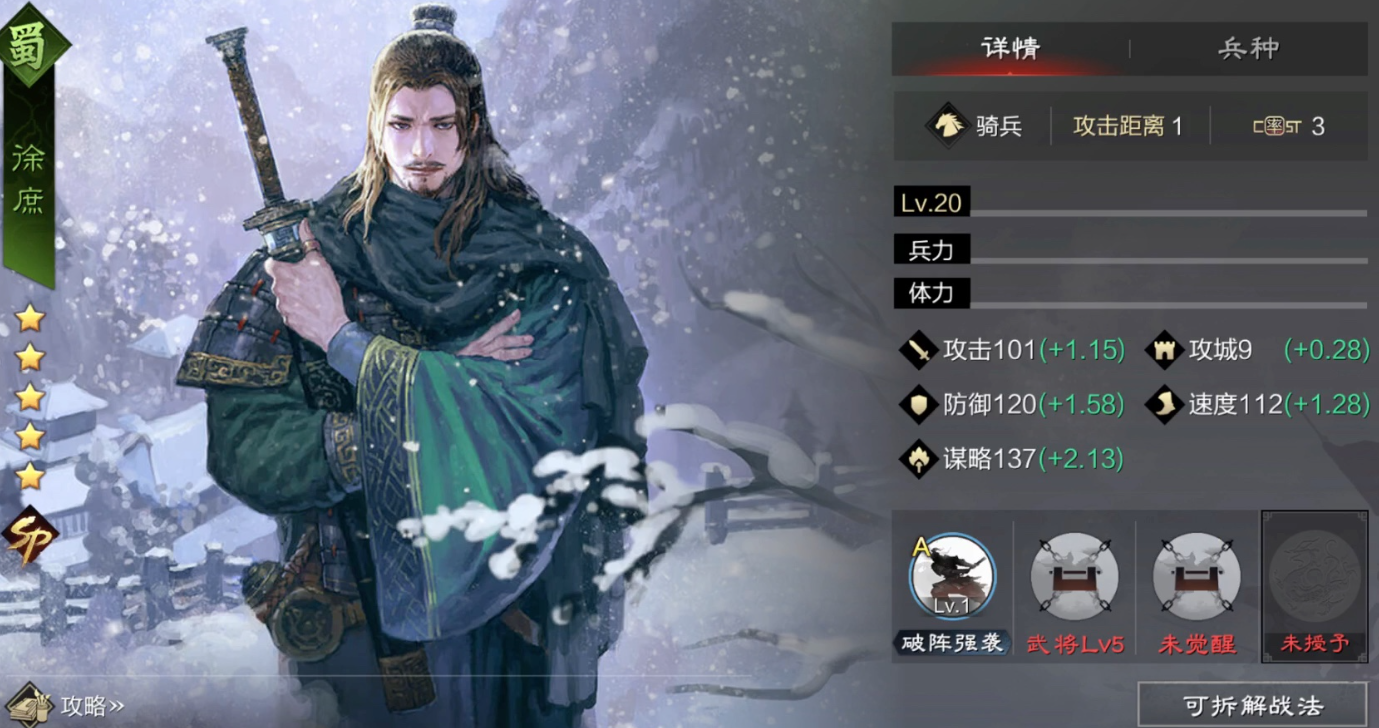Open the 可拆解战法 button
This screenshot has height=728, width=1379.
[x=1252, y=705]
